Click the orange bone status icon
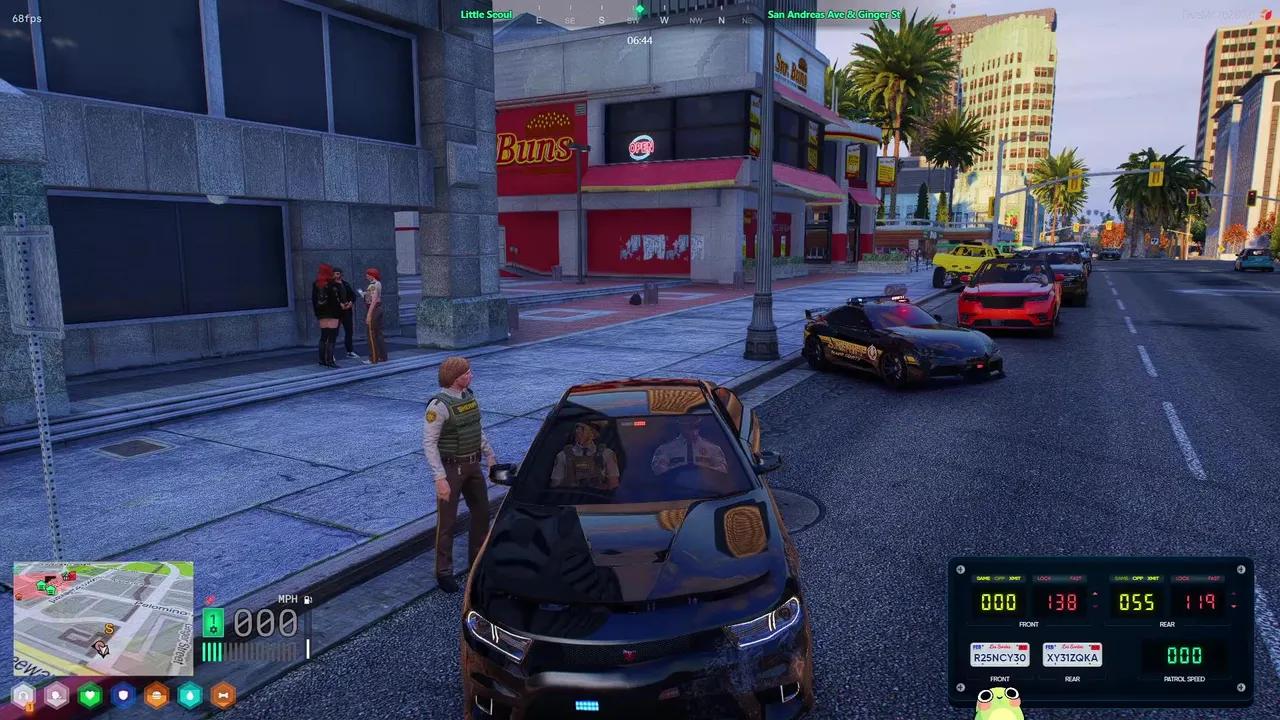The height and width of the screenshot is (720, 1280). tap(223, 695)
